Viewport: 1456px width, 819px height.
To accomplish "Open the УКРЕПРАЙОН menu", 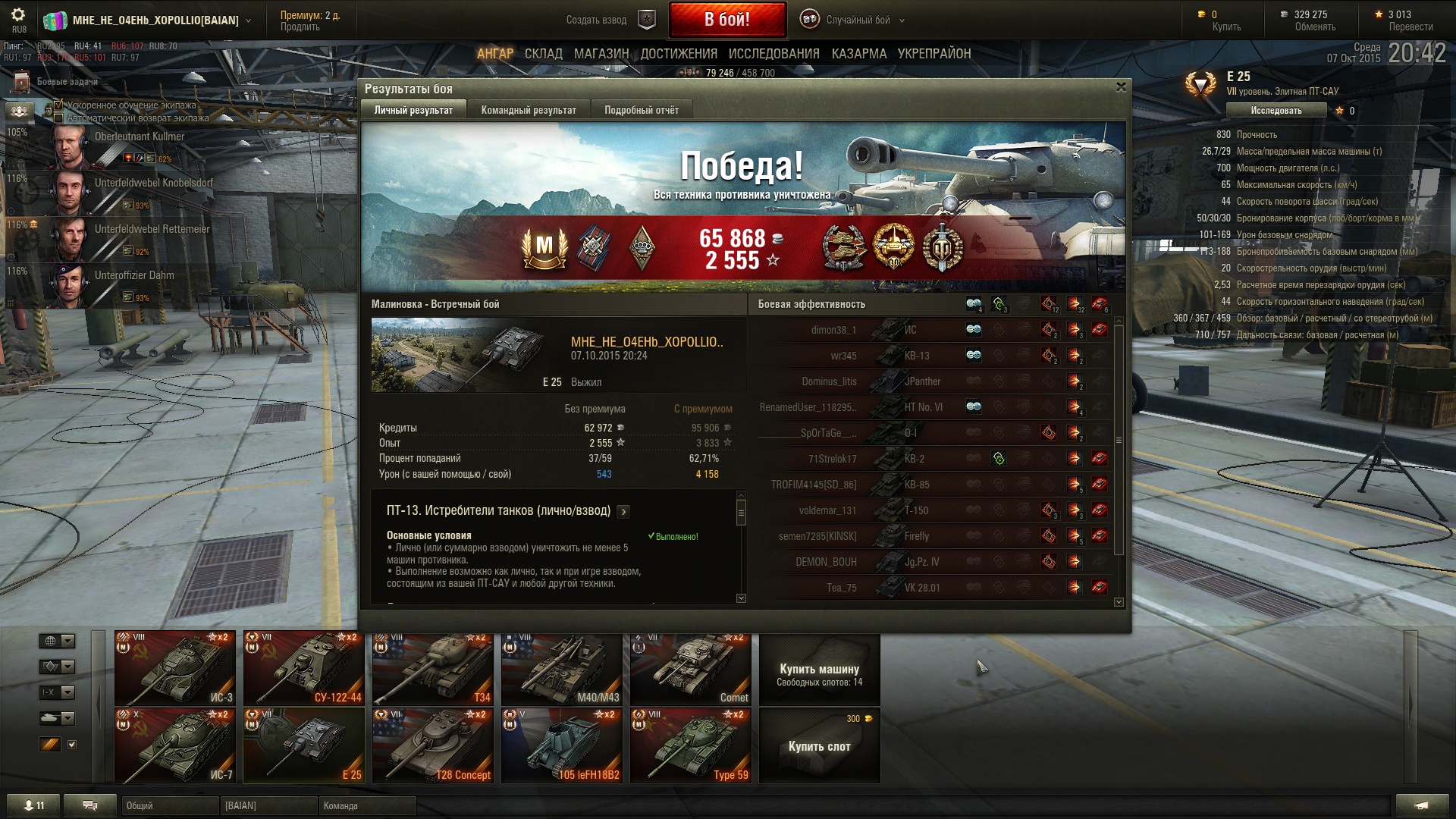I will click(x=934, y=54).
